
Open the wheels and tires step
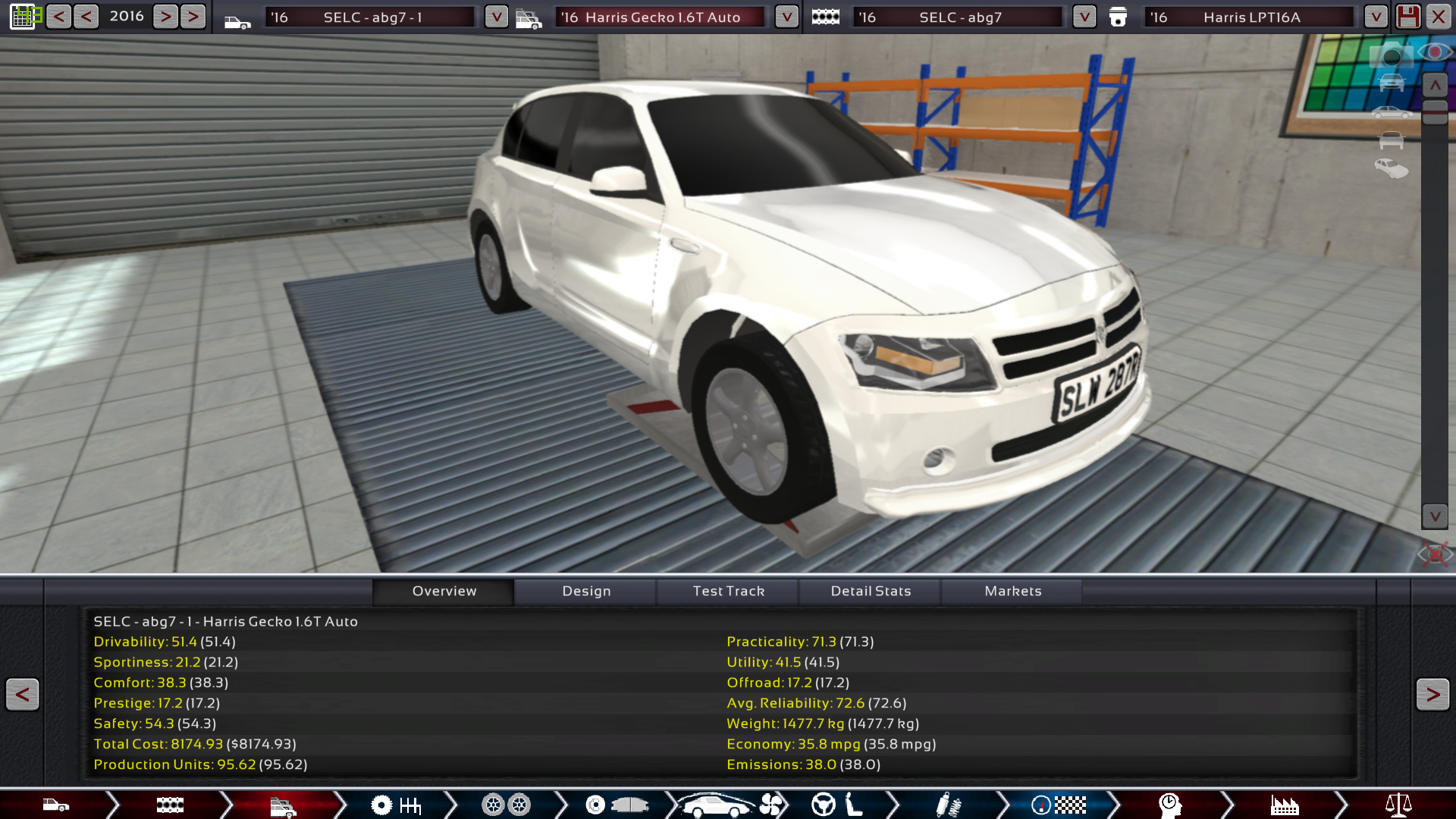[506, 805]
